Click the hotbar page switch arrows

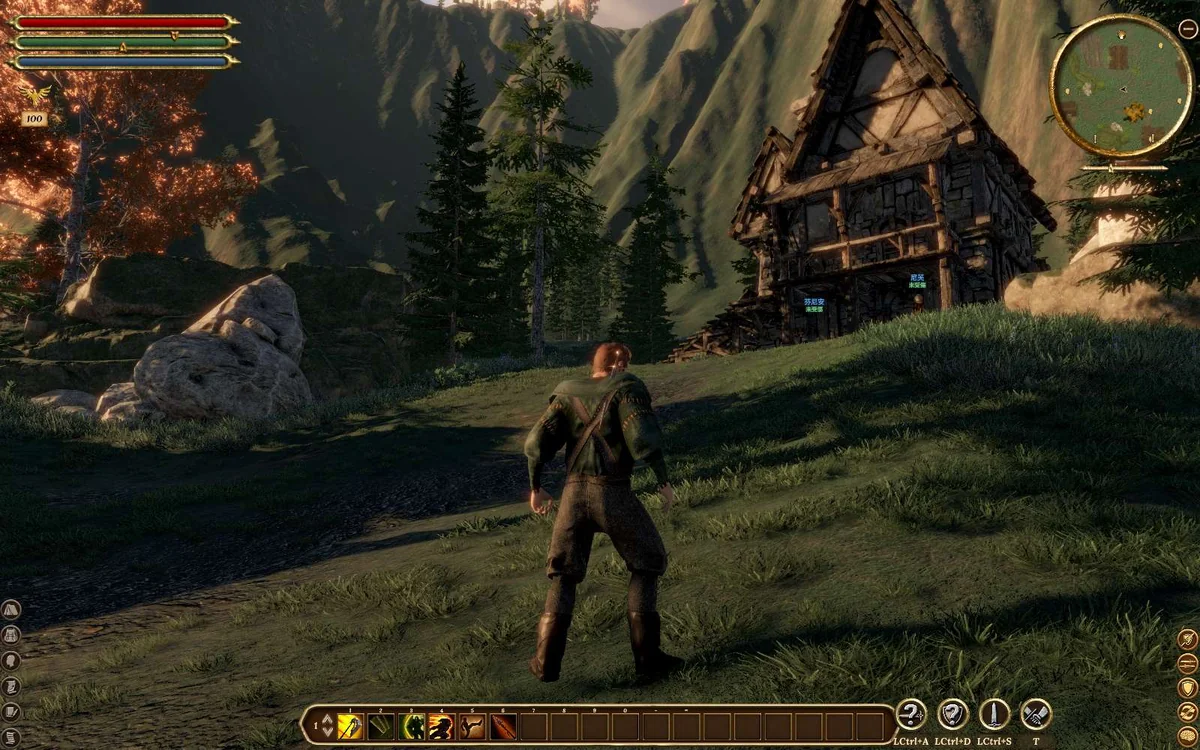(x=326, y=726)
